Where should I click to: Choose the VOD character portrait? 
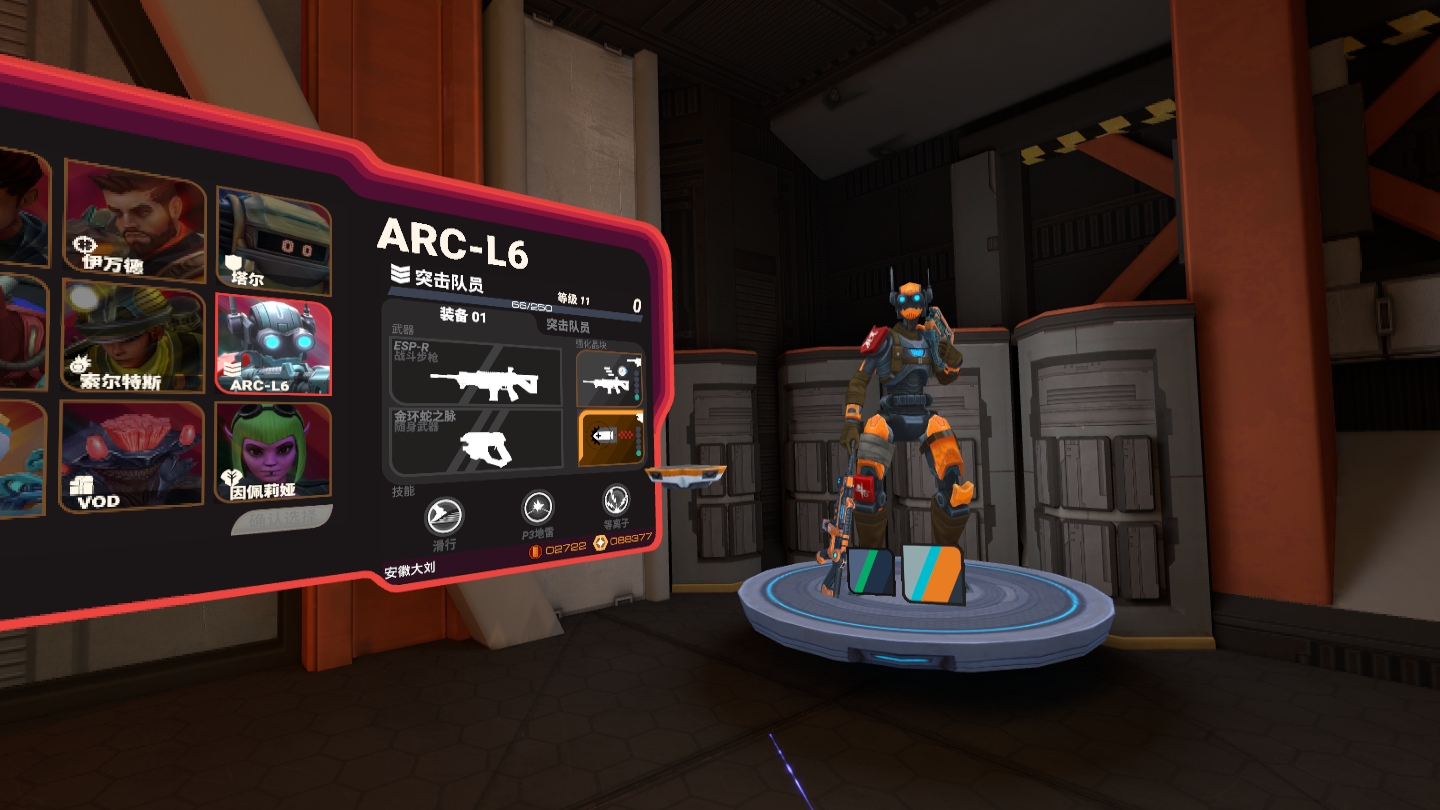(131, 455)
